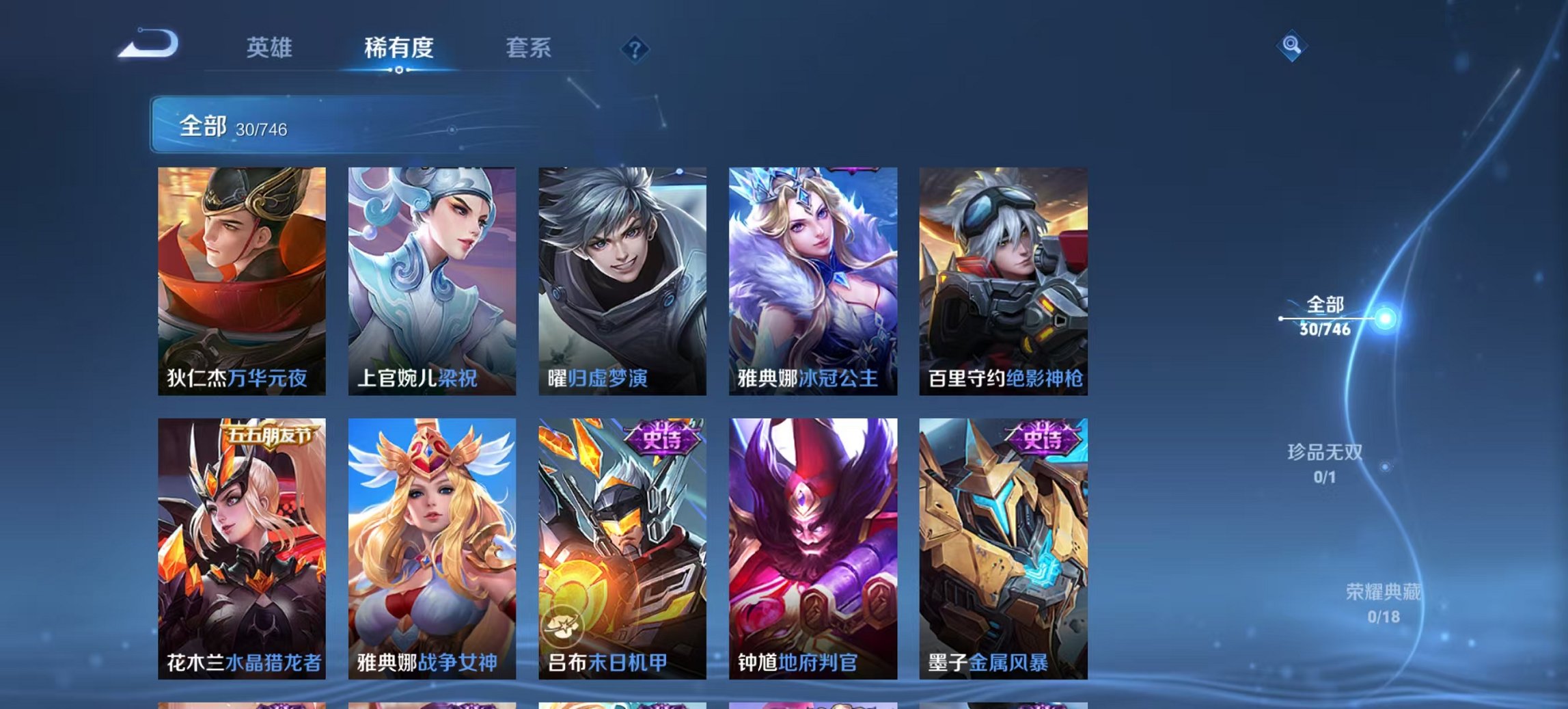Switch to the 英雄 tab
Screen dimensions: 1568x709
[271, 48]
